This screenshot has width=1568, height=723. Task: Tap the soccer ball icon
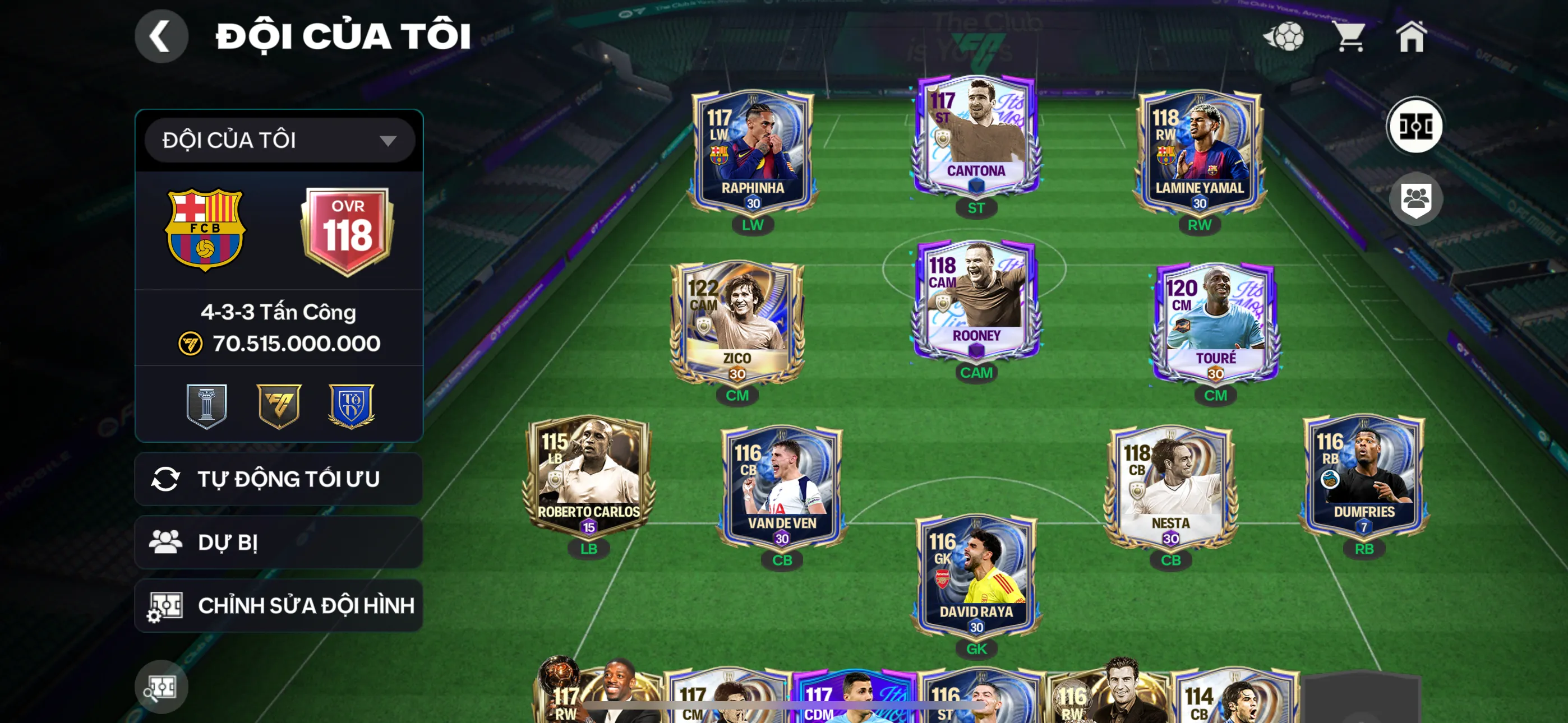click(x=1284, y=36)
